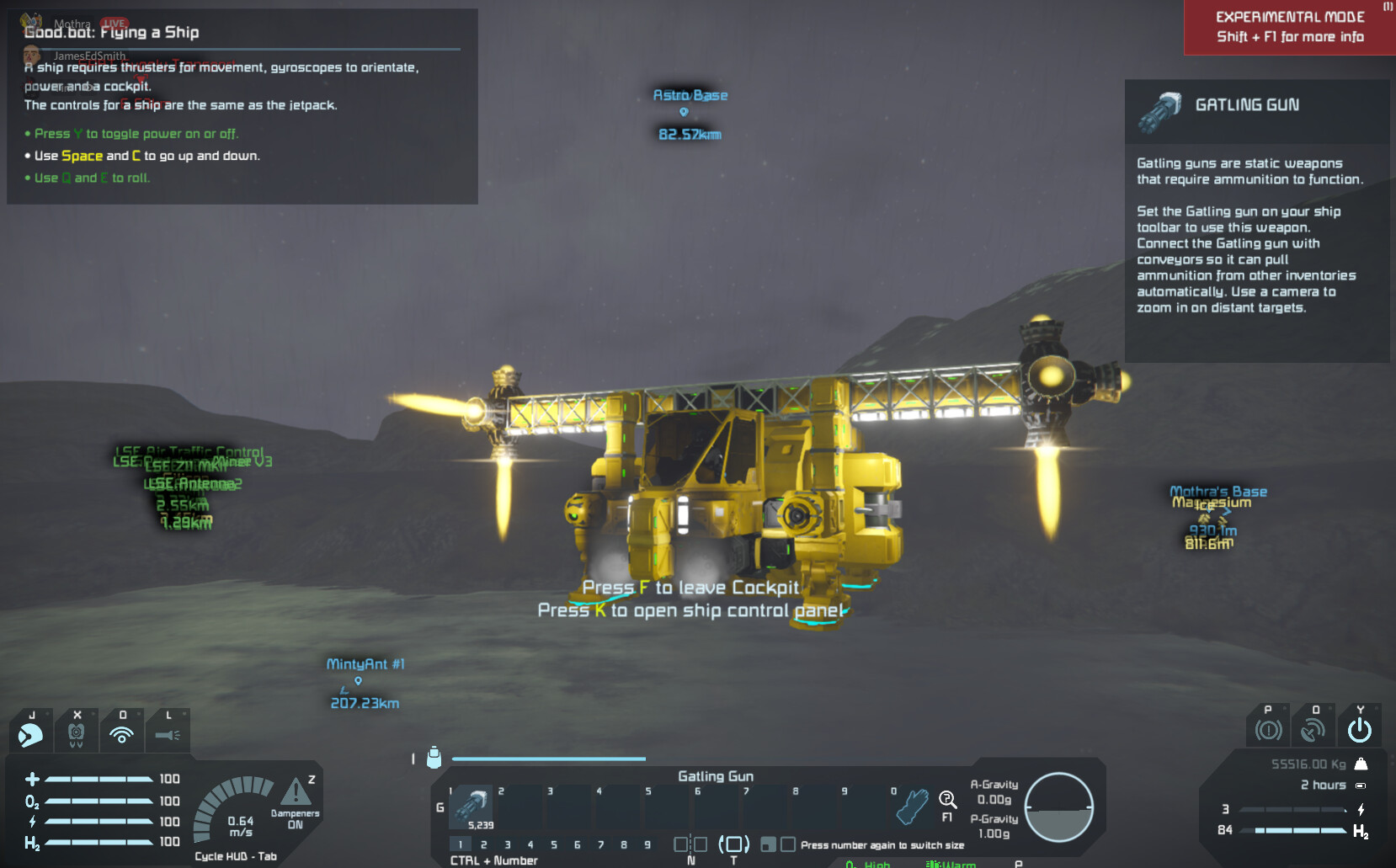Switch to toolbar page 2

point(483,844)
